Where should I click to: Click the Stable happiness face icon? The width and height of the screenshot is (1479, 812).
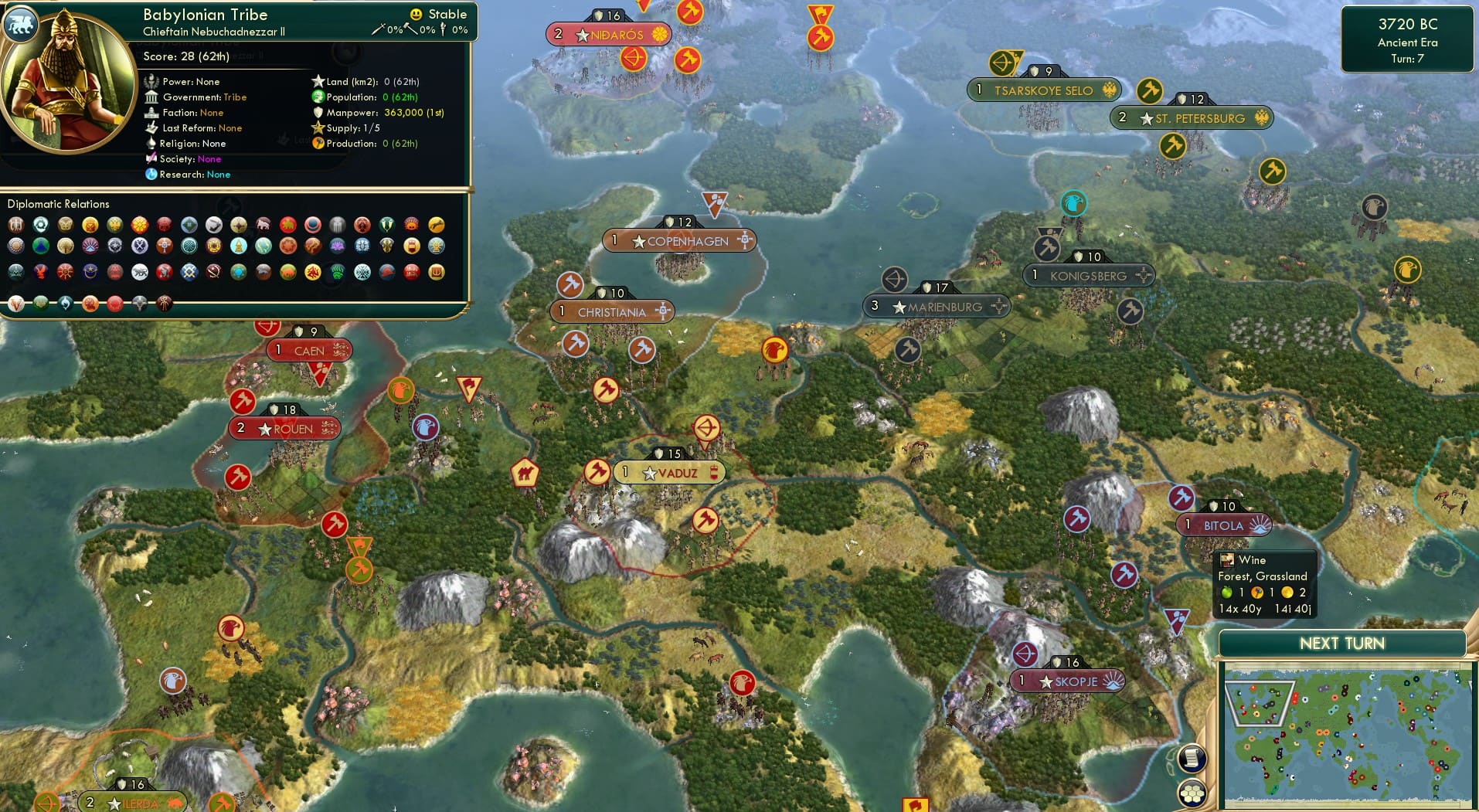click(416, 14)
